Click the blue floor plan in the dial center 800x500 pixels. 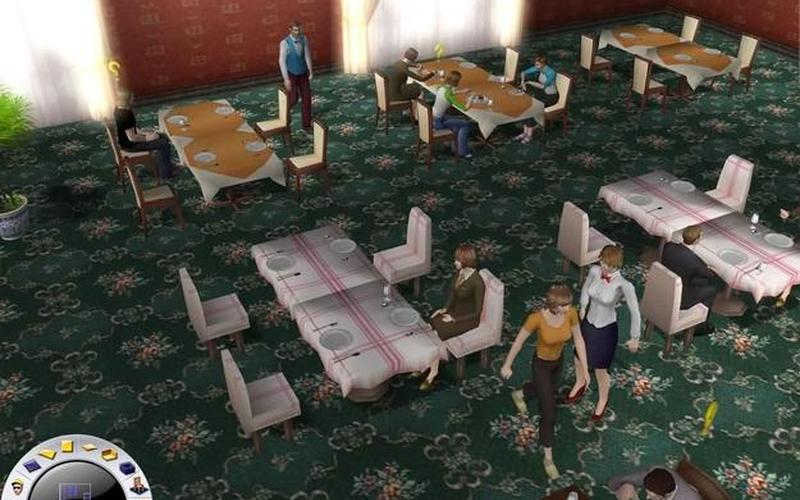coord(75,492)
